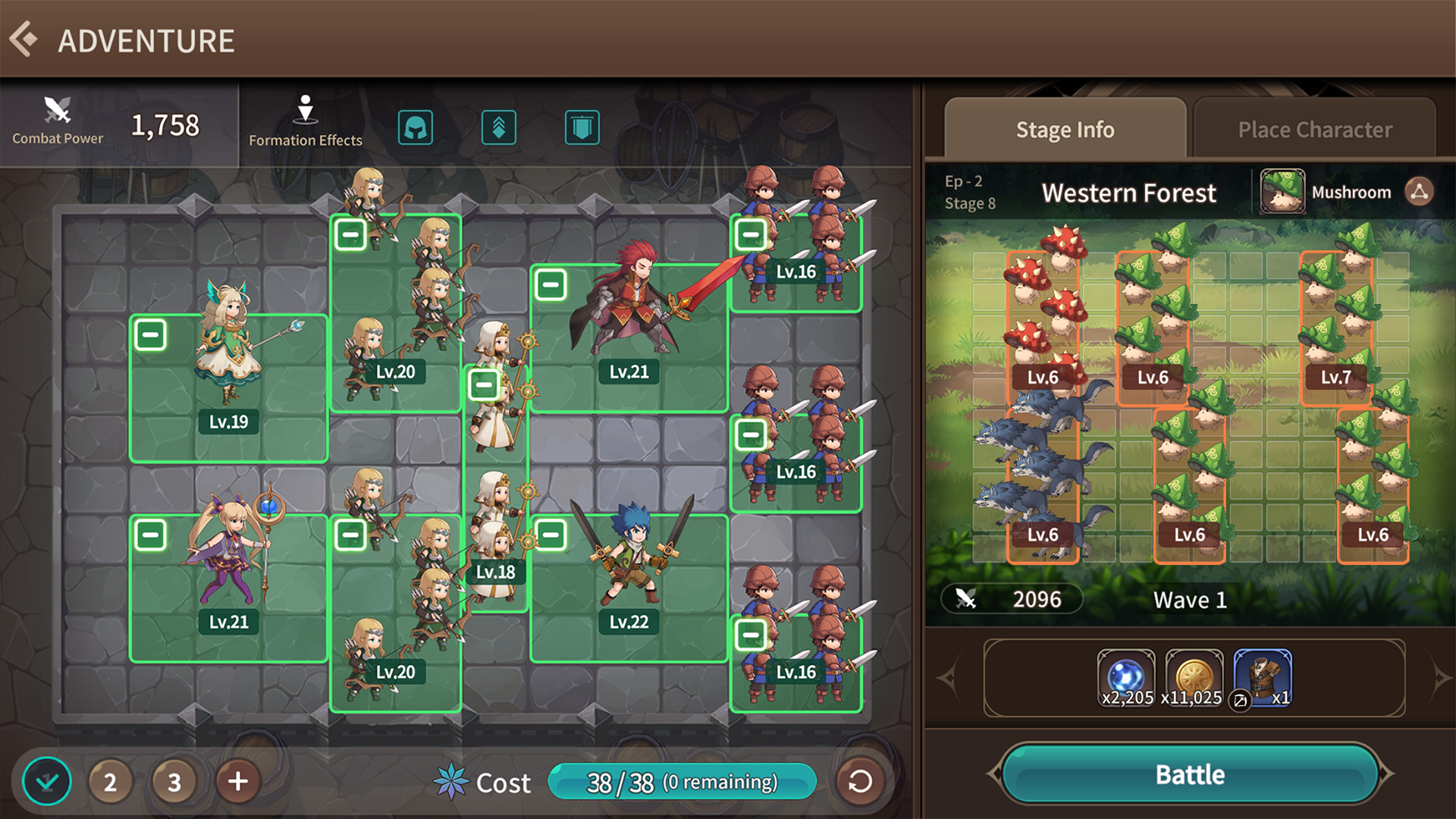The width and height of the screenshot is (1456, 819).
Task: Click the Mushroom enemy portrait icon
Action: tap(1282, 192)
